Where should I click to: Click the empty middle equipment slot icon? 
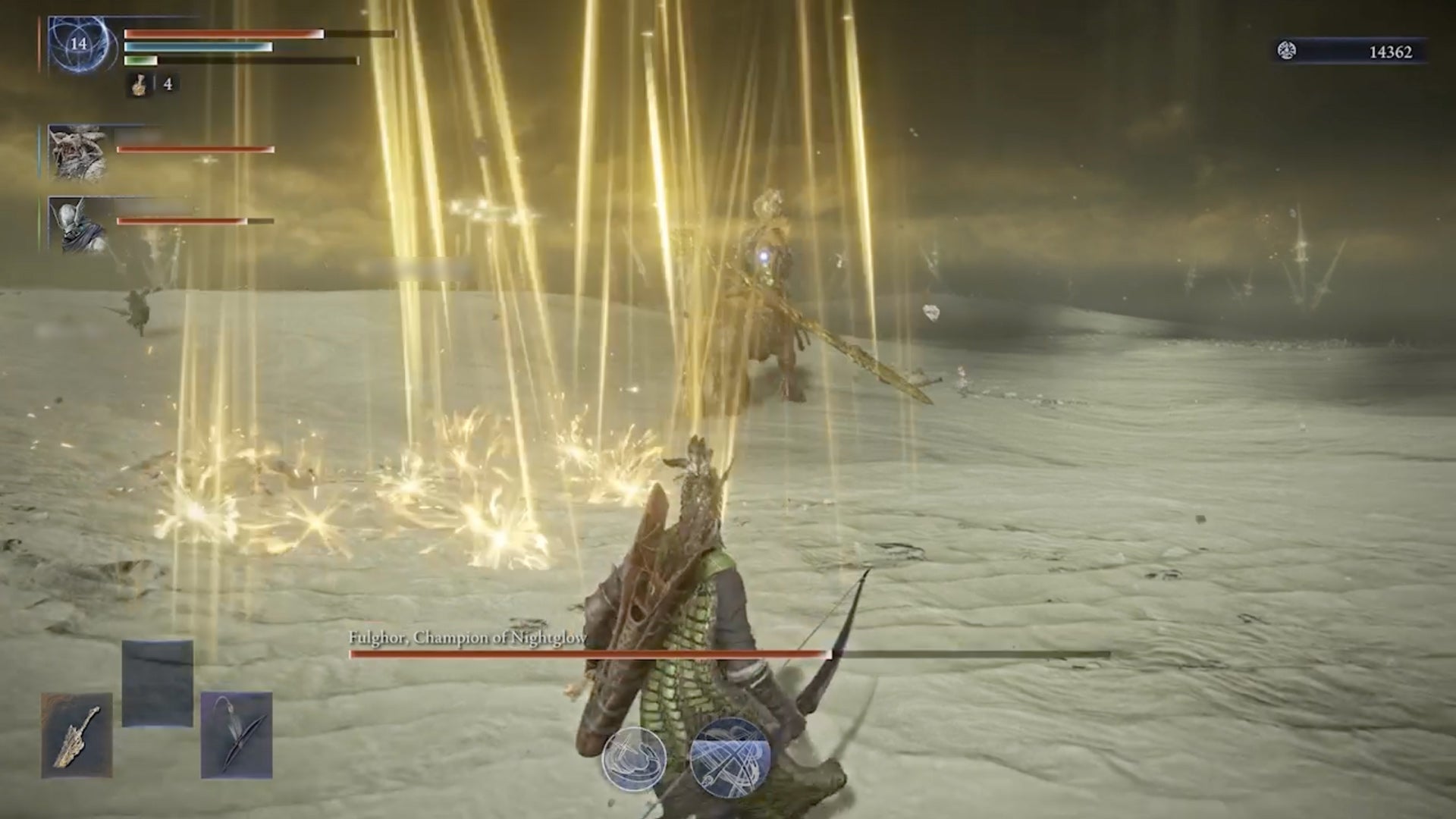(157, 682)
